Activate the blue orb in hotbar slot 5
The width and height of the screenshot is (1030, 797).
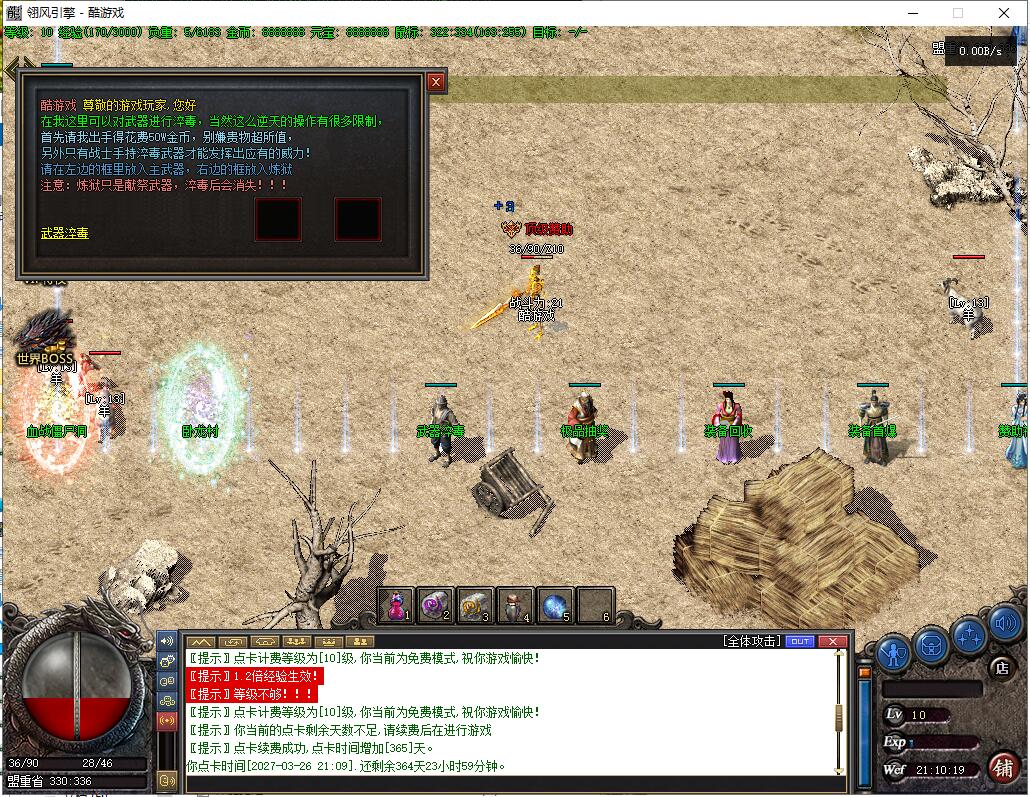click(x=555, y=605)
